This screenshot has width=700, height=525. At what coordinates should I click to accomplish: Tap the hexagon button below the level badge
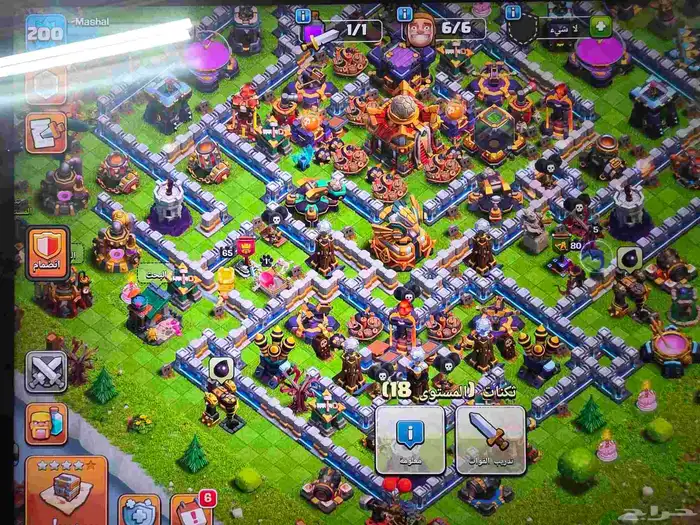[x=46, y=85]
